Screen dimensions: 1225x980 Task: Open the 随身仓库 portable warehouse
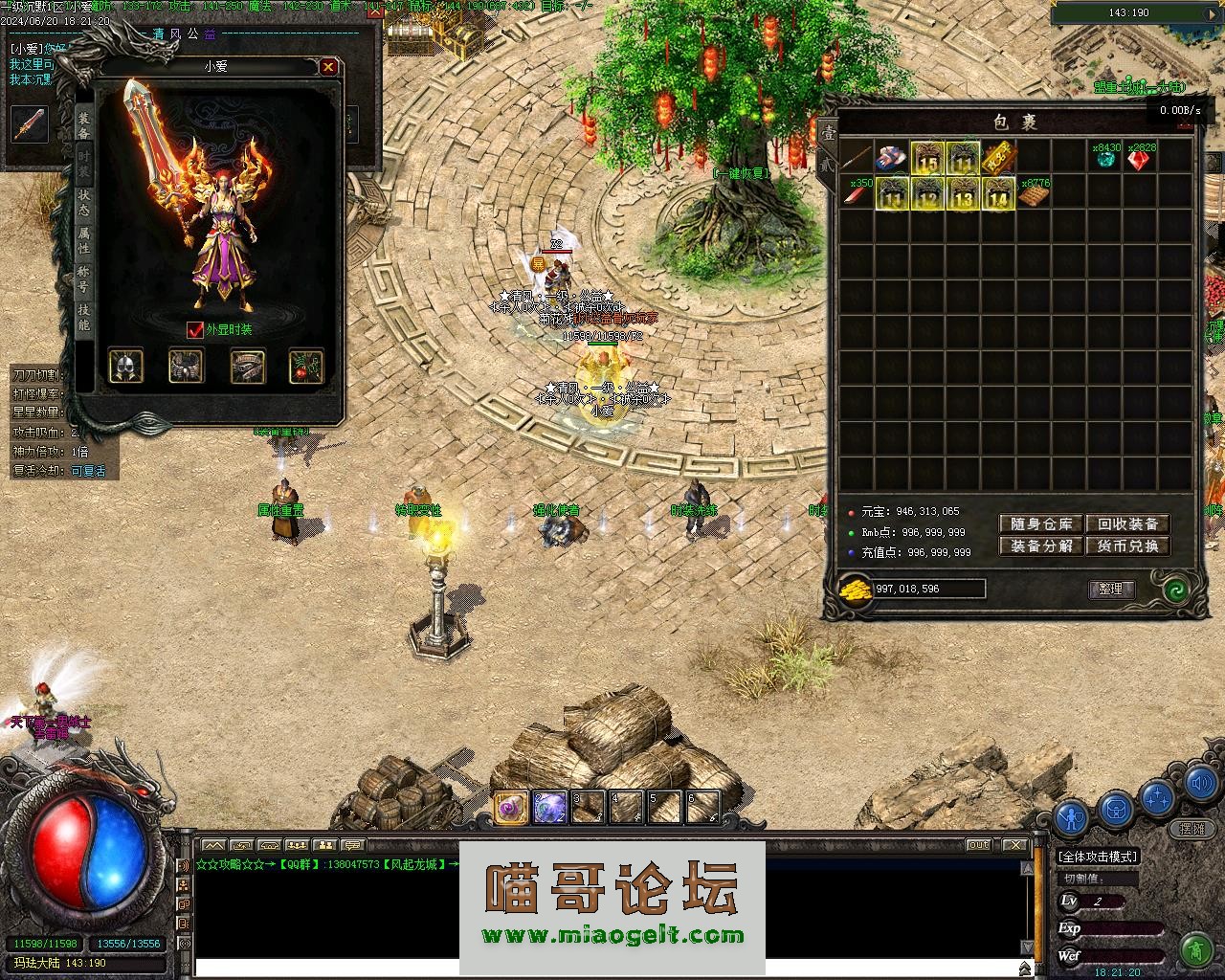[x=1041, y=524]
